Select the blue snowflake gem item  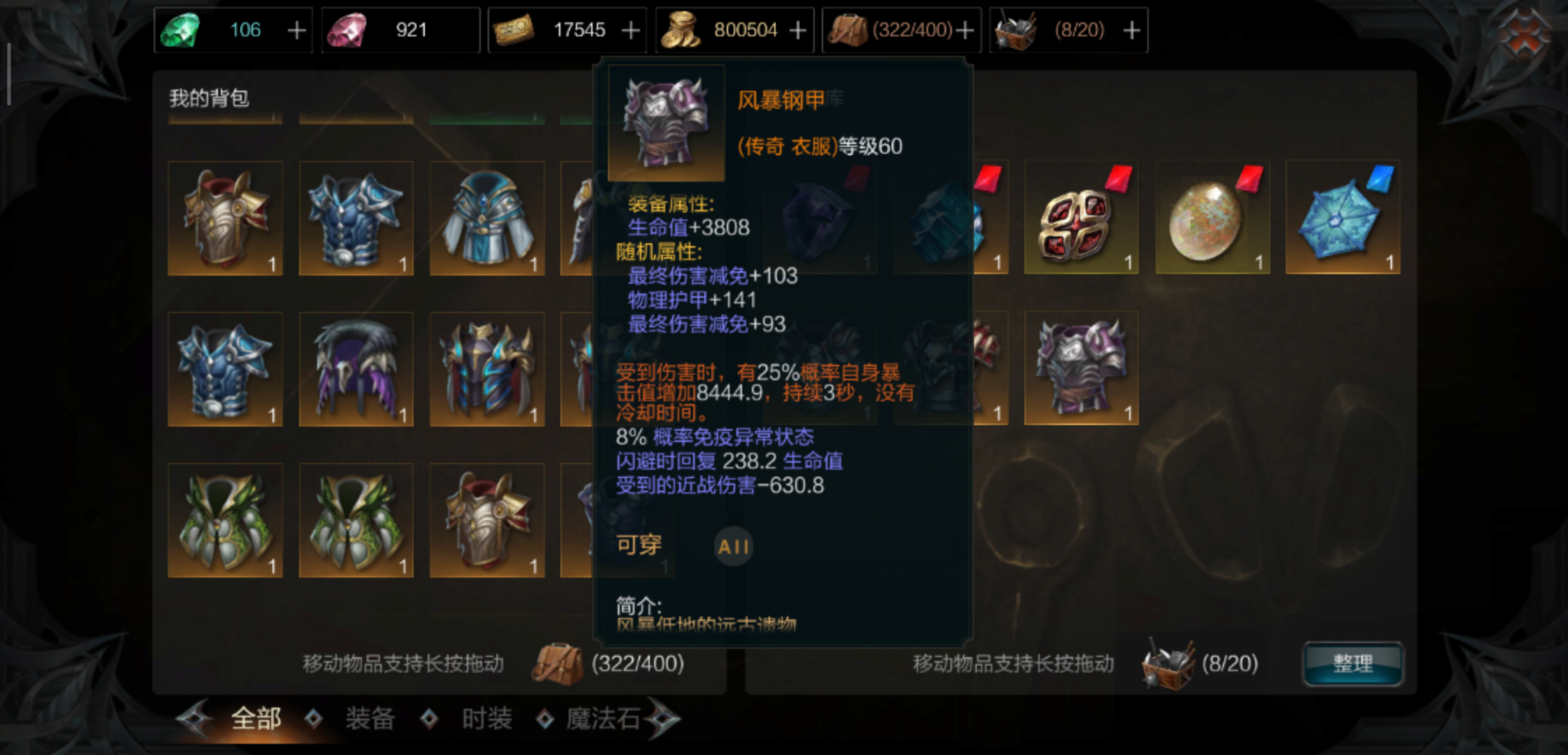1342,218
